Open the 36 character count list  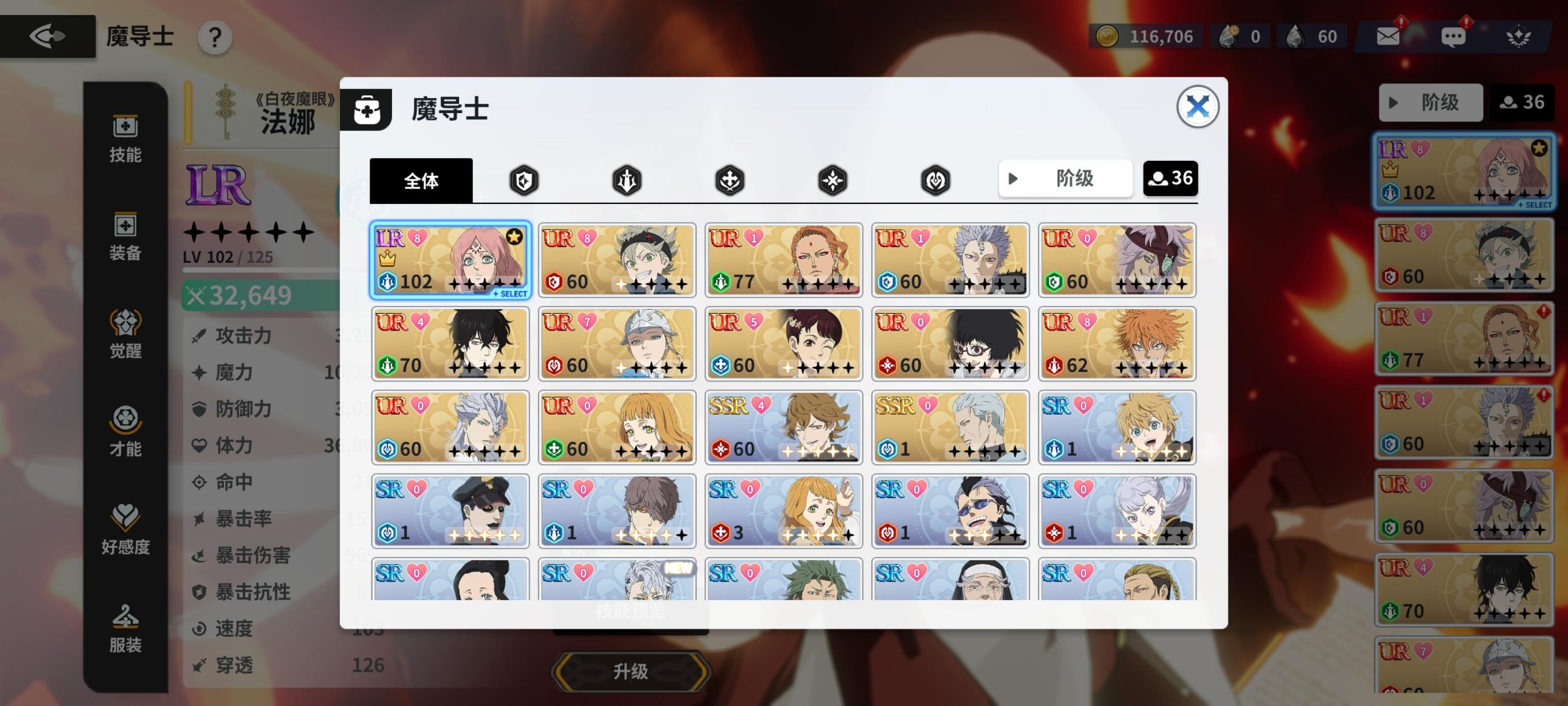[1170, 178]
